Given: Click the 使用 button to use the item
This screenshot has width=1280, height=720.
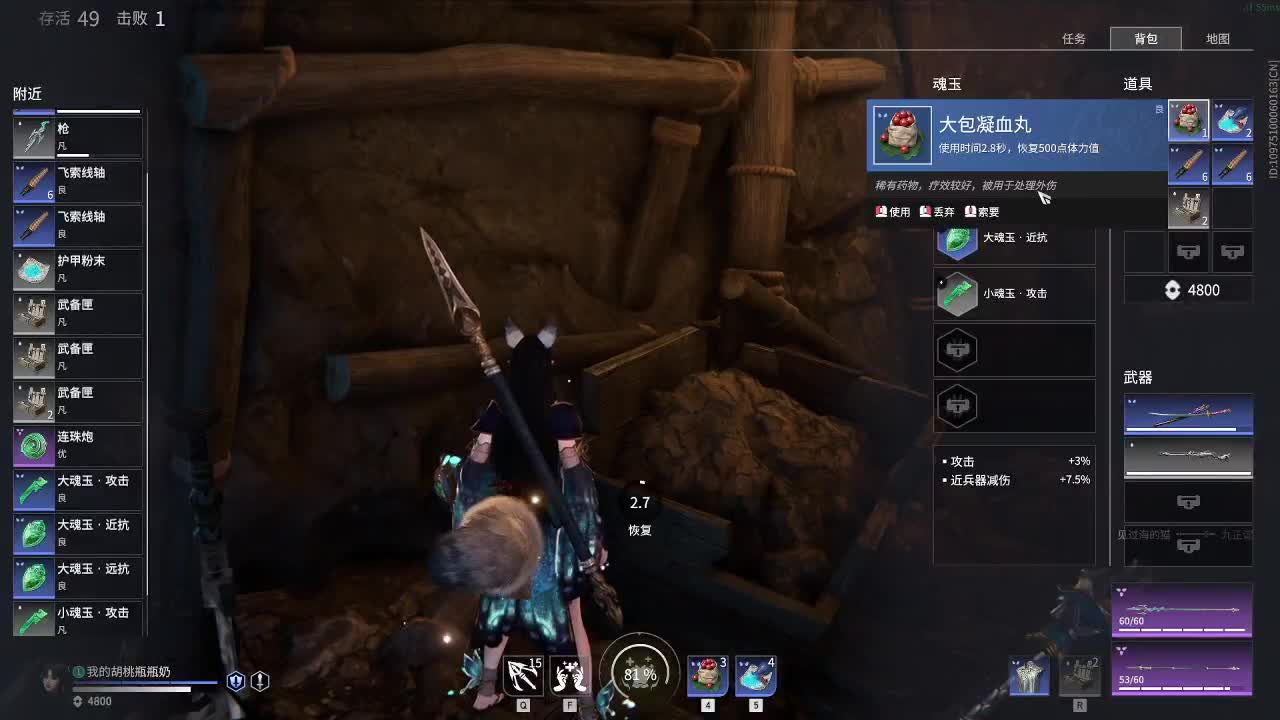Looking at the screenshot, I should click(x=891, y=211).
